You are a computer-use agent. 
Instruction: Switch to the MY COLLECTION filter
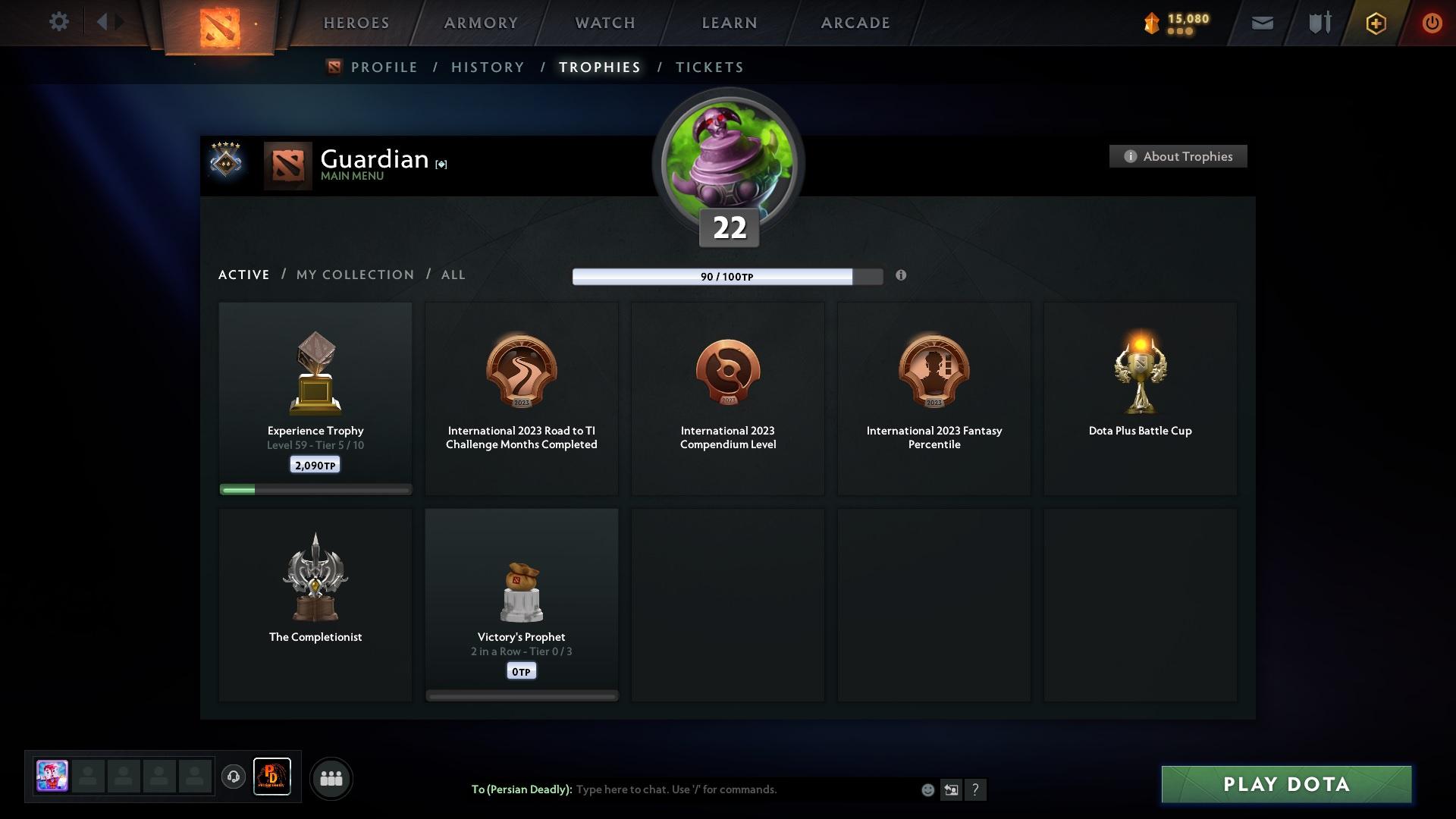354,275
